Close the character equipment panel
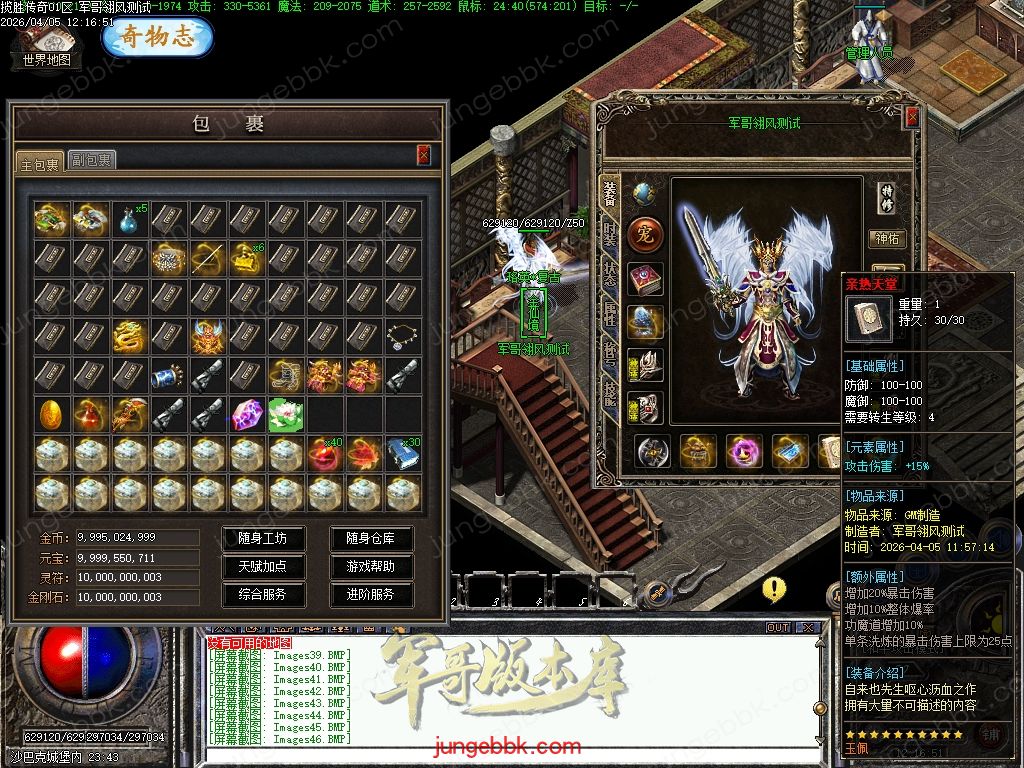Image resolution: width=1024 pixels, height=768 pixels. (x=912, y=117)
